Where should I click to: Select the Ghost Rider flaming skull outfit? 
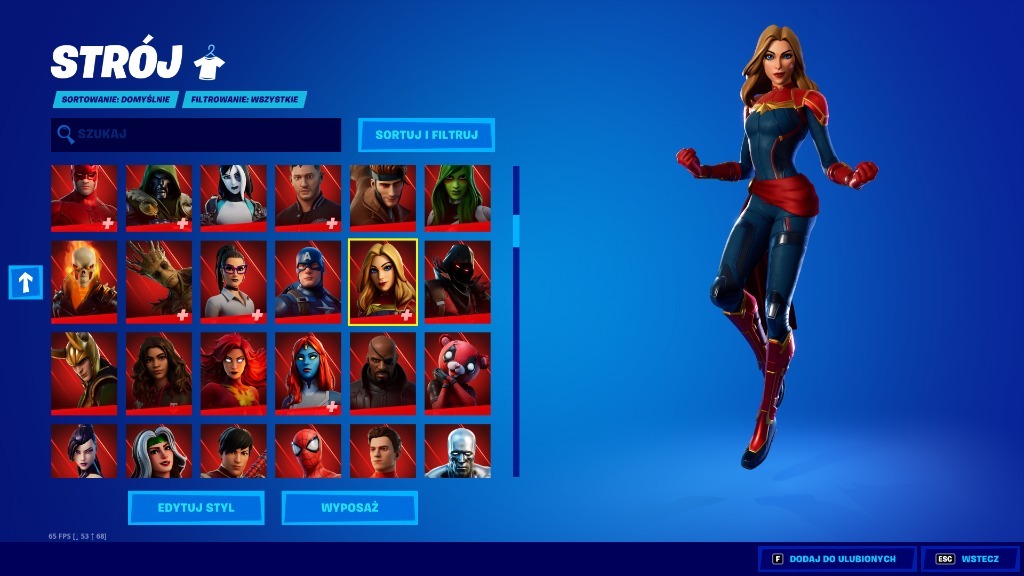click(84, 283)
